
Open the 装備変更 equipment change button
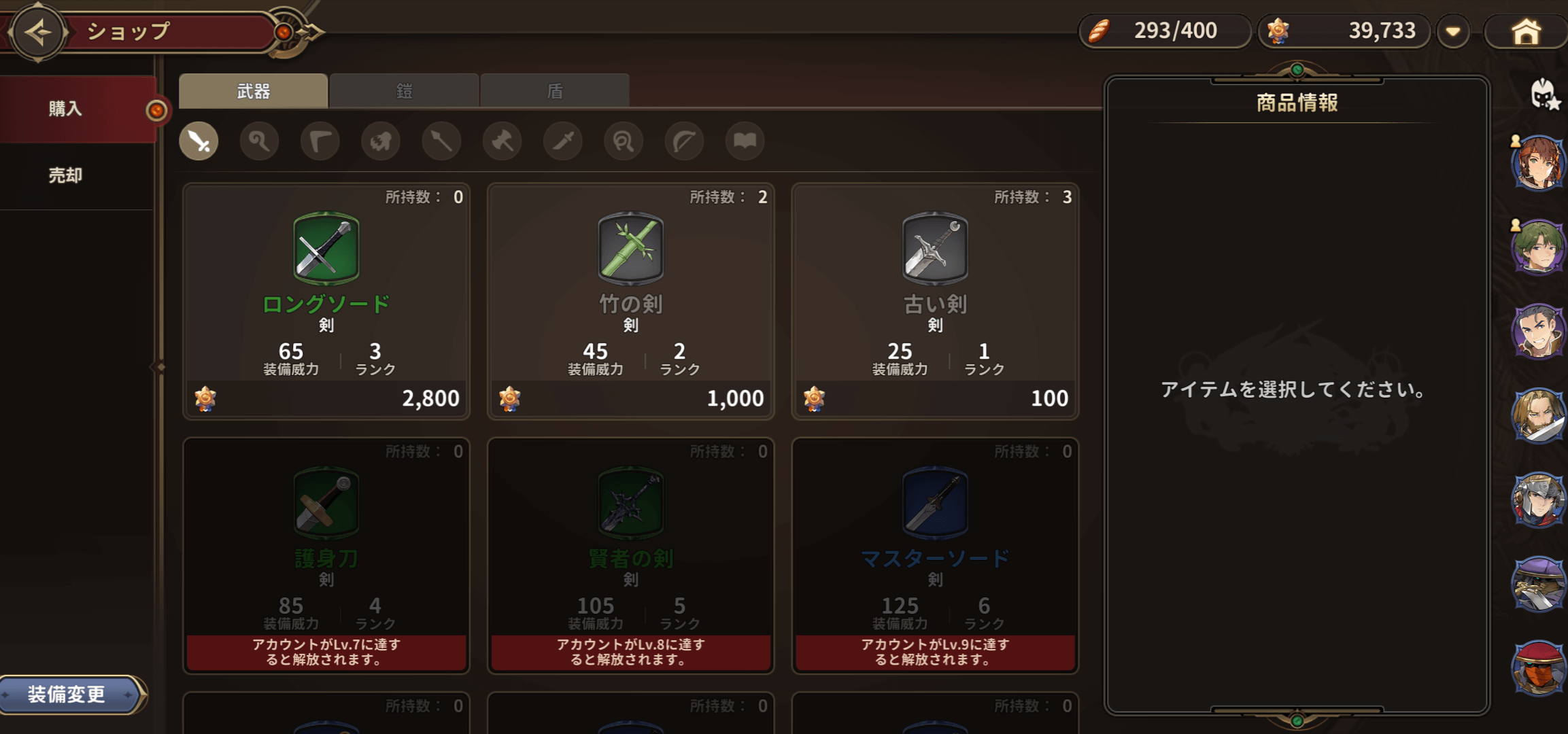(x=68, y=694)
